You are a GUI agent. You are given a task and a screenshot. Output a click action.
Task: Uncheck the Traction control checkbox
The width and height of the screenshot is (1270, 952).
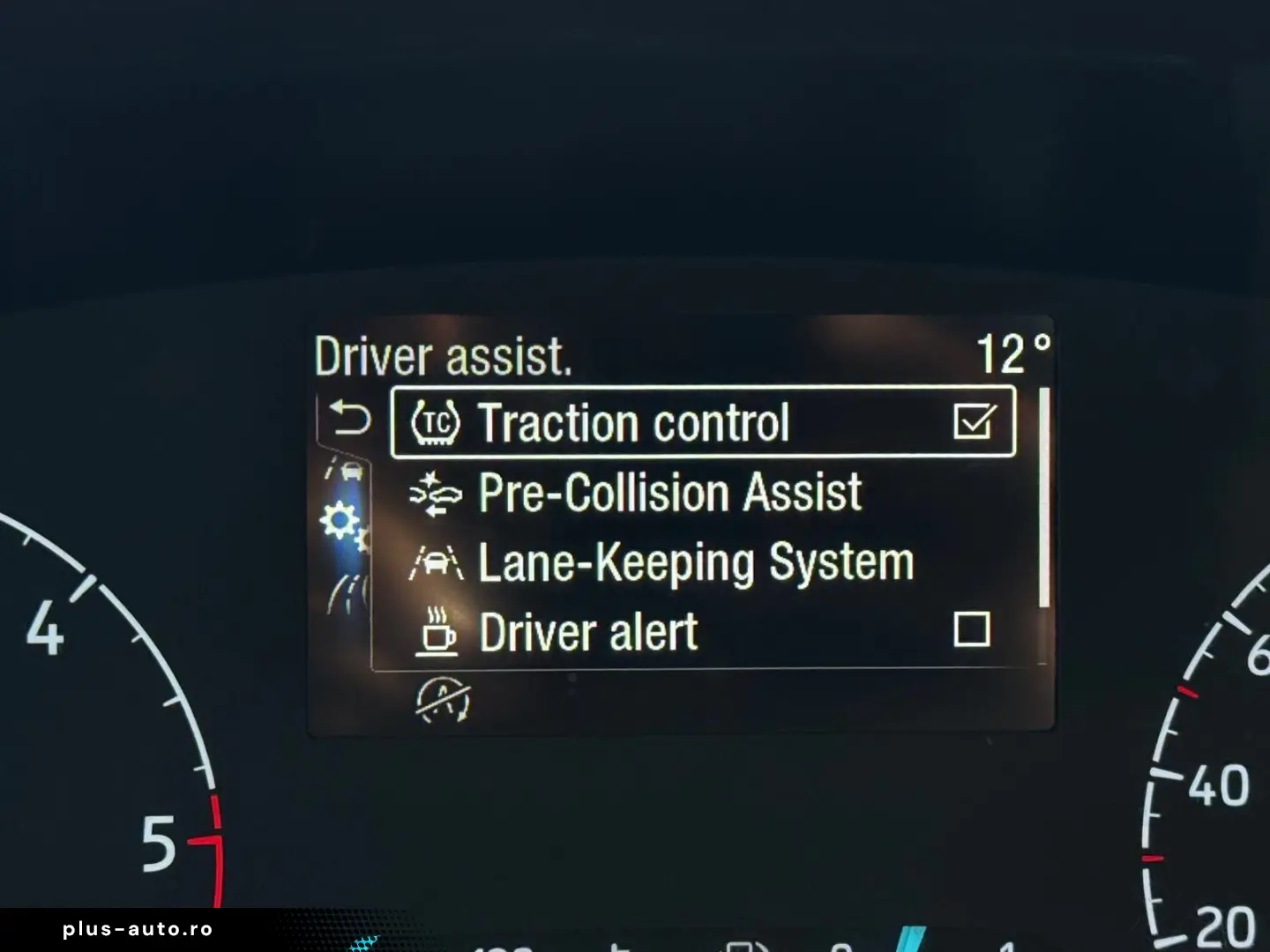pos(974,421)
